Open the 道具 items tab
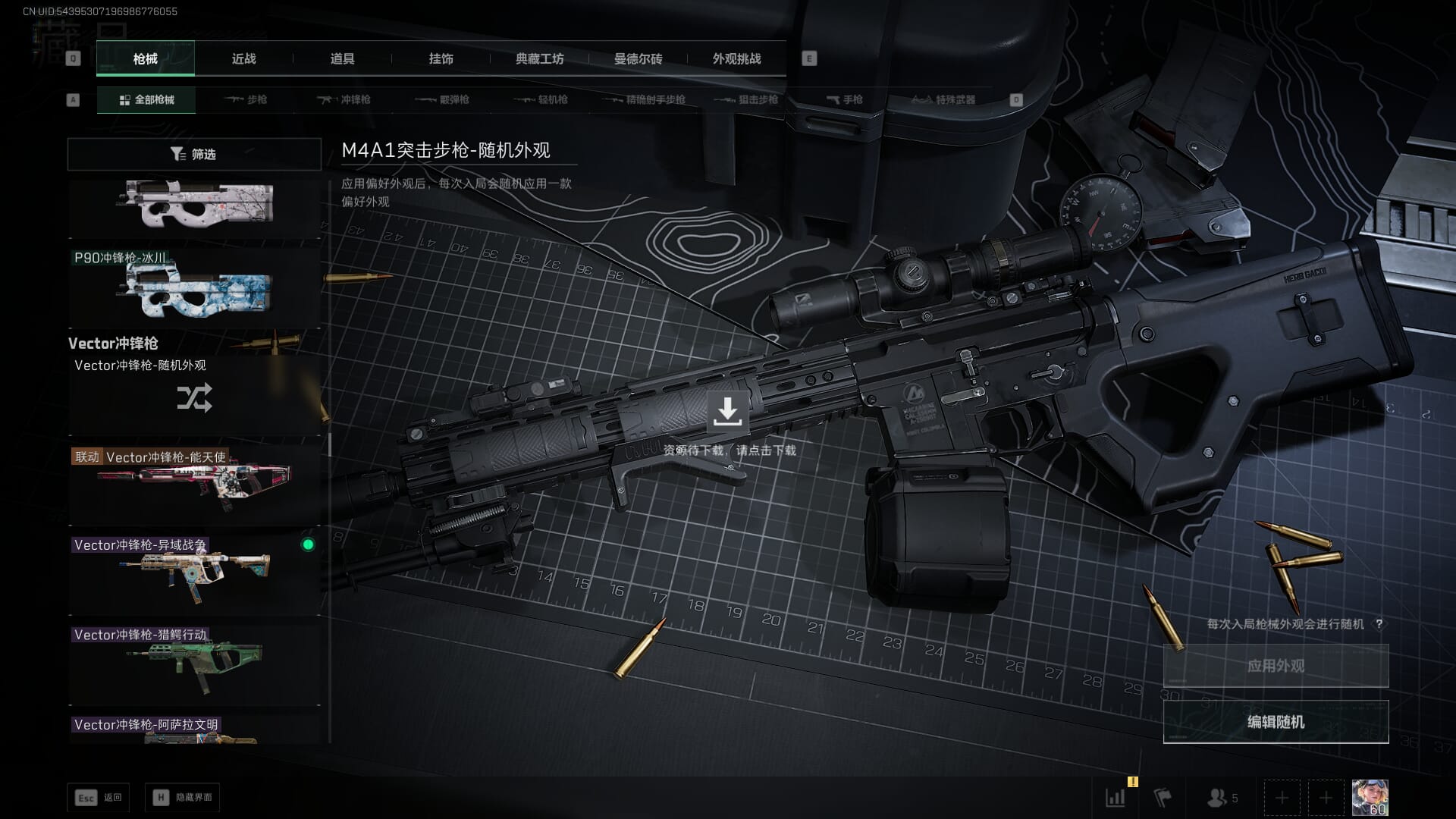This screenshot has height=819, width=1456. [x=342, y=58]
